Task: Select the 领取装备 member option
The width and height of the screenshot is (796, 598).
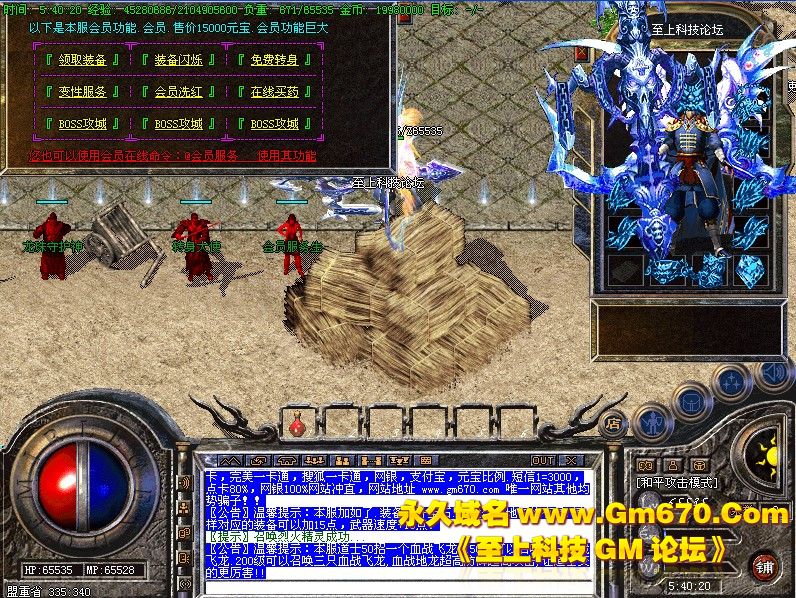Action: tap(82, 60)
